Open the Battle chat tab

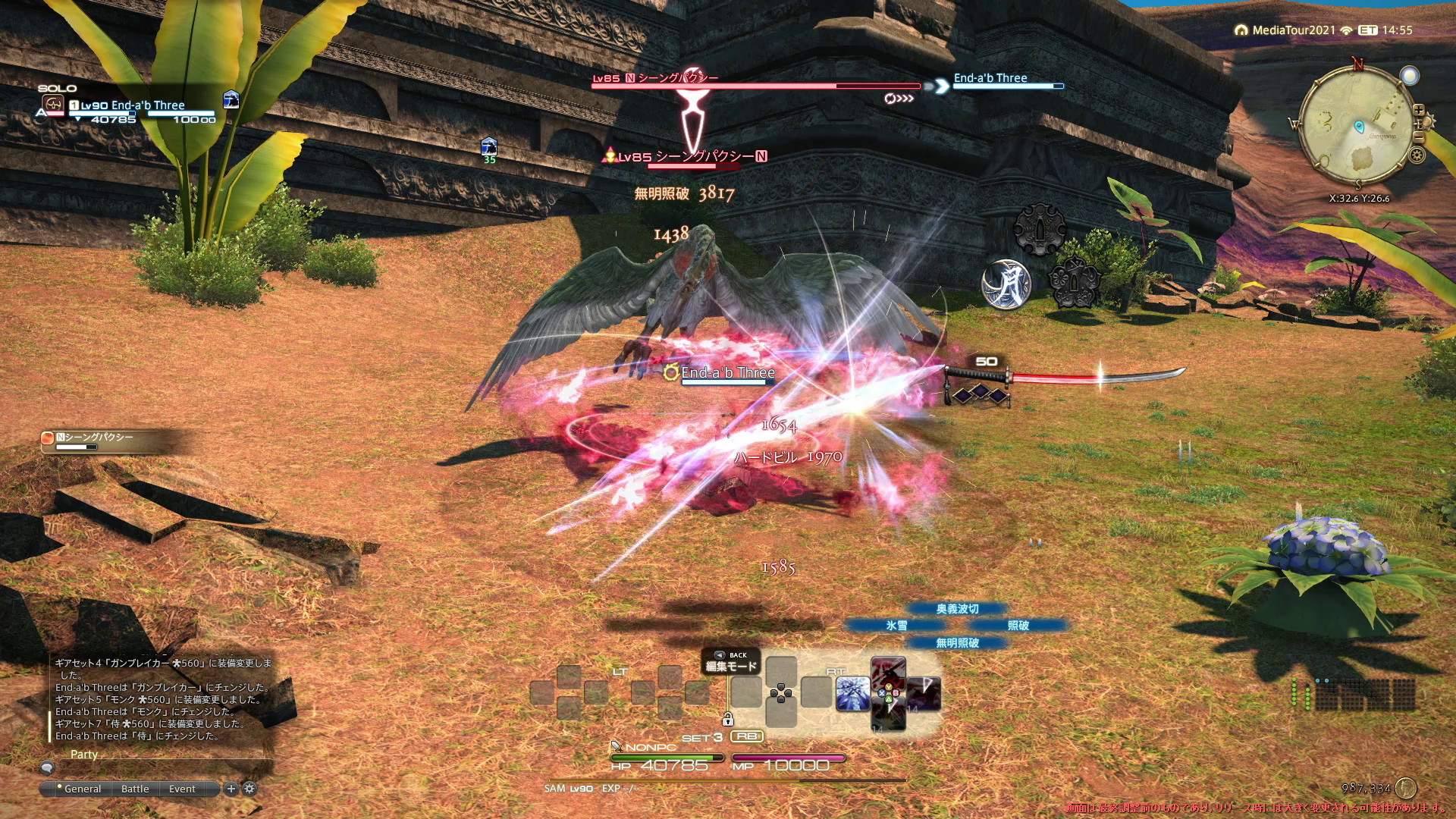click(x=135, y=789)
